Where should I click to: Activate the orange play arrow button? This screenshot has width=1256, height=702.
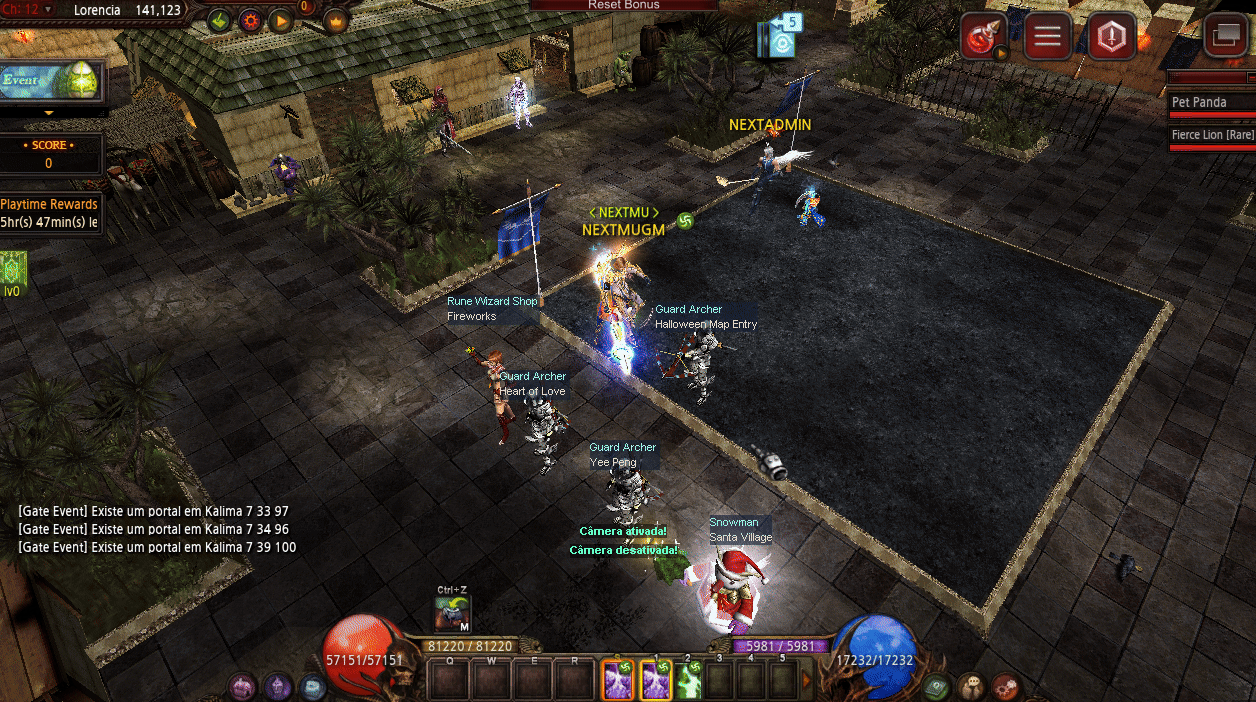click(x=280, y=20)
